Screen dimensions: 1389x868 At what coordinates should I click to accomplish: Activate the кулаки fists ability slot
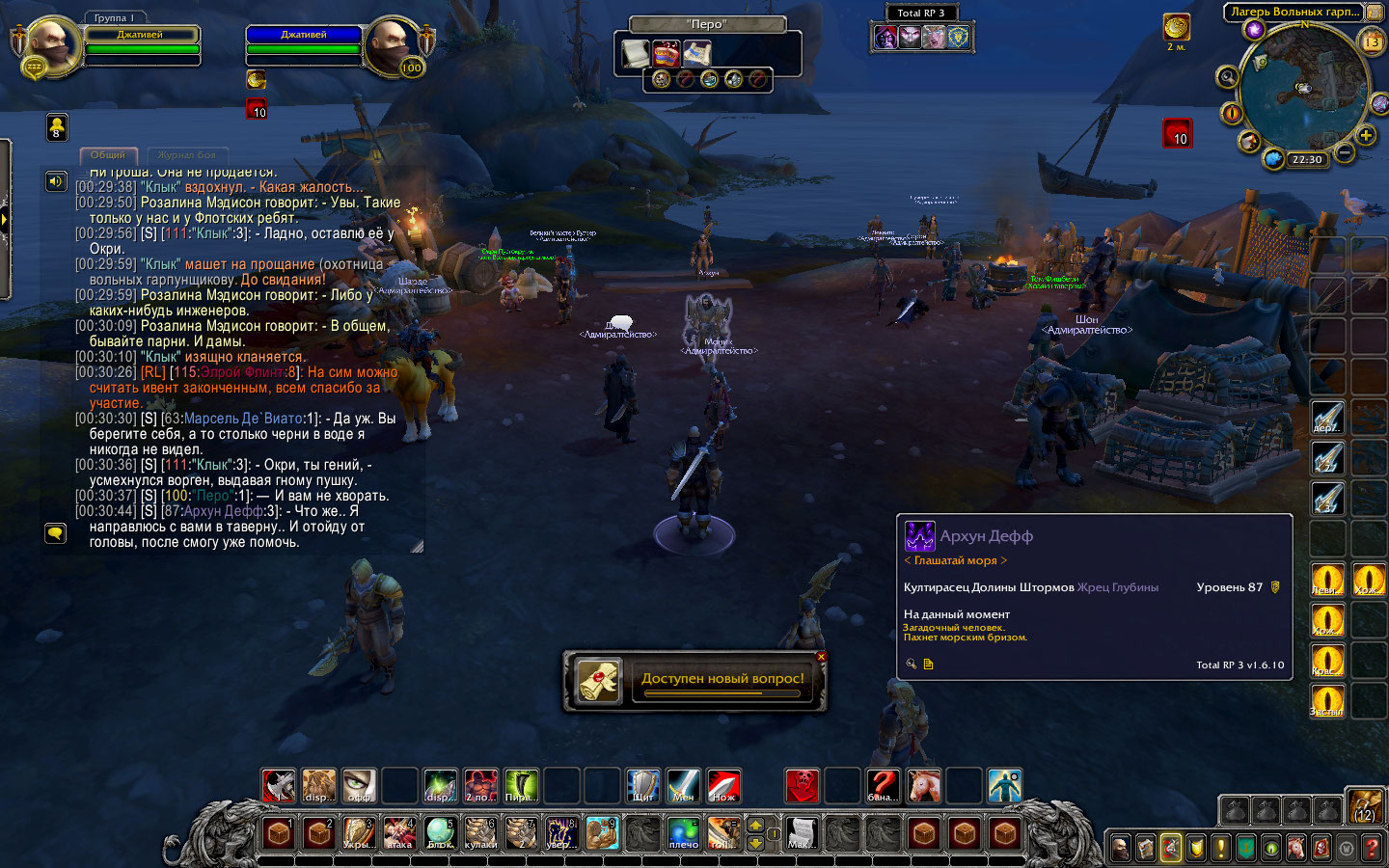480,832
